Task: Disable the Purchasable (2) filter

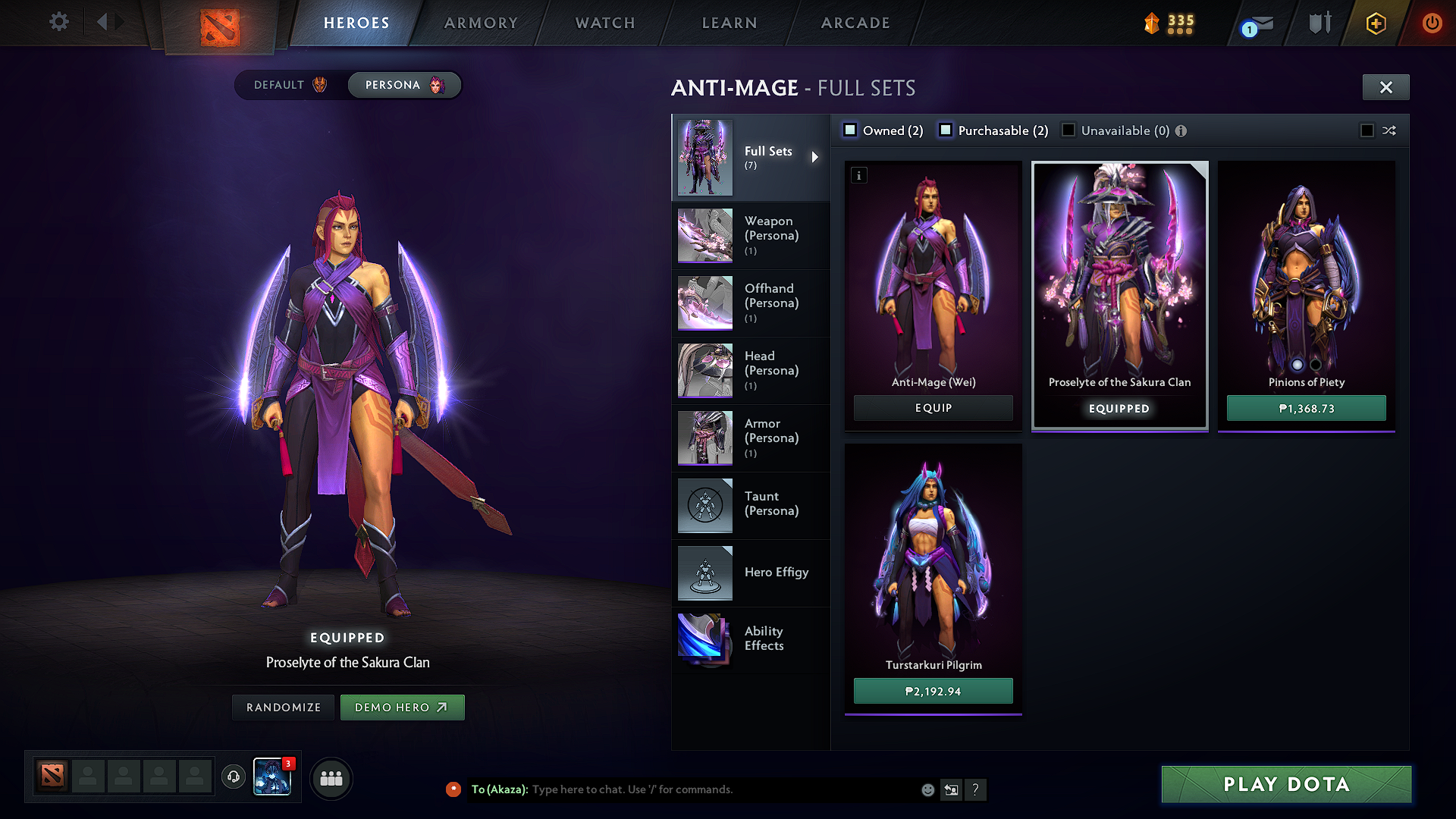Action: click(x=946, y=130)
